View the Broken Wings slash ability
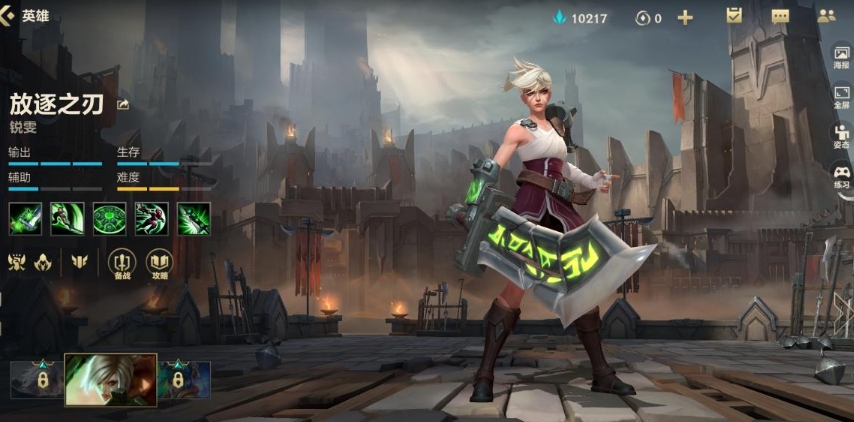 click(67, 218)
